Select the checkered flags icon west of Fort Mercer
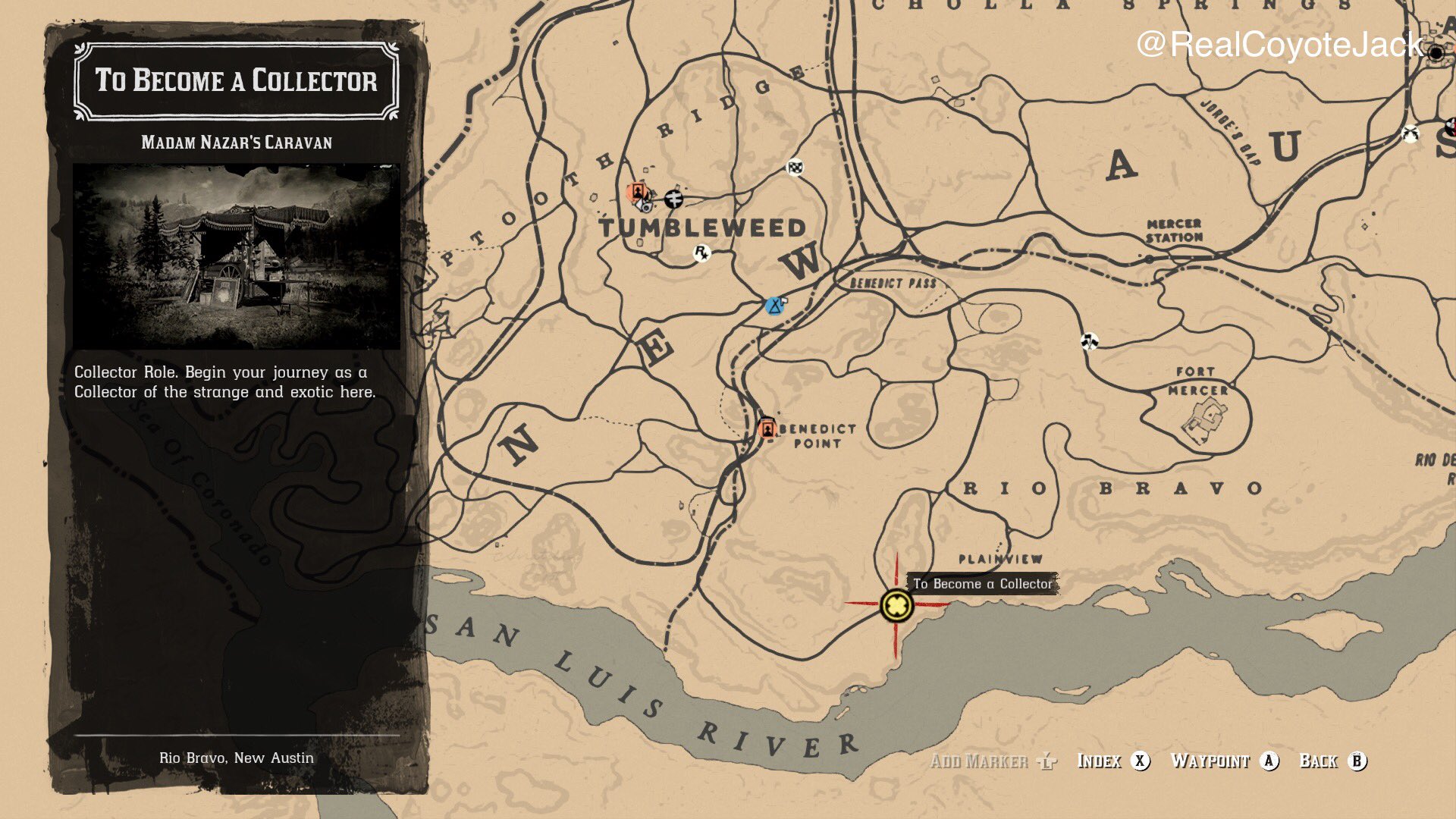The width and height of the screenshot is (1456, 819). (x=1090, y=343)
